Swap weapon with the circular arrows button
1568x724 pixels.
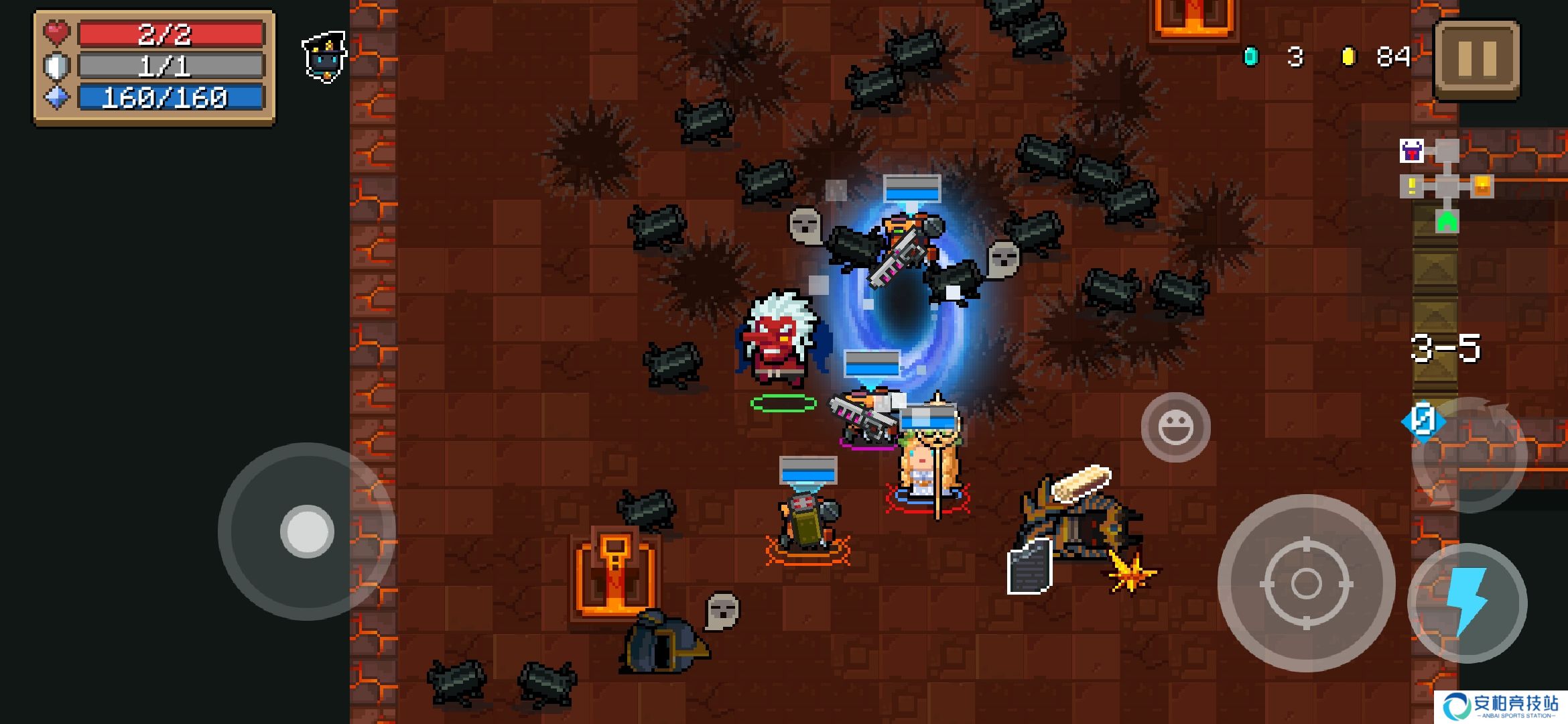click(x=1469, y=455)
